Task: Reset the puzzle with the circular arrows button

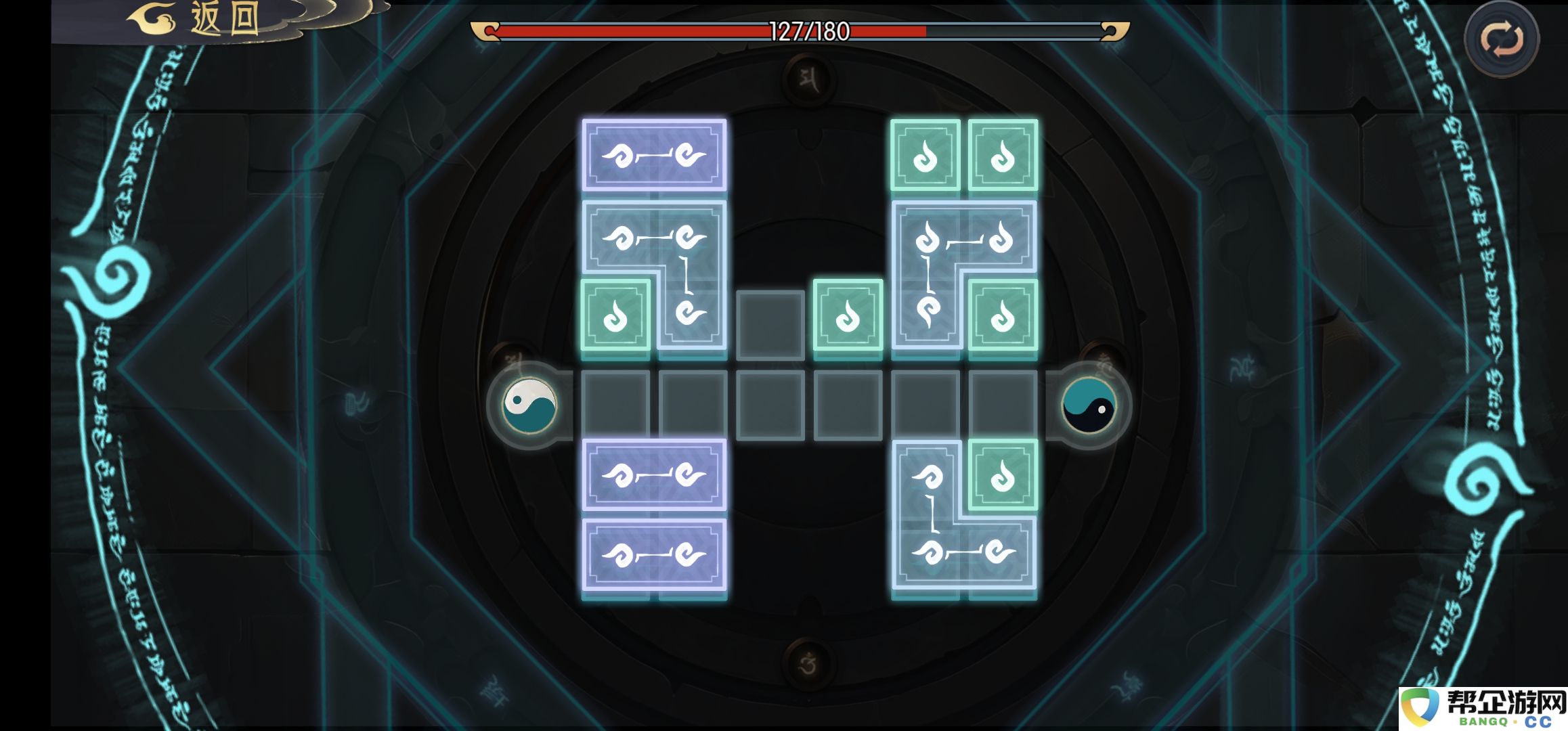Action: pos(1501,40)
